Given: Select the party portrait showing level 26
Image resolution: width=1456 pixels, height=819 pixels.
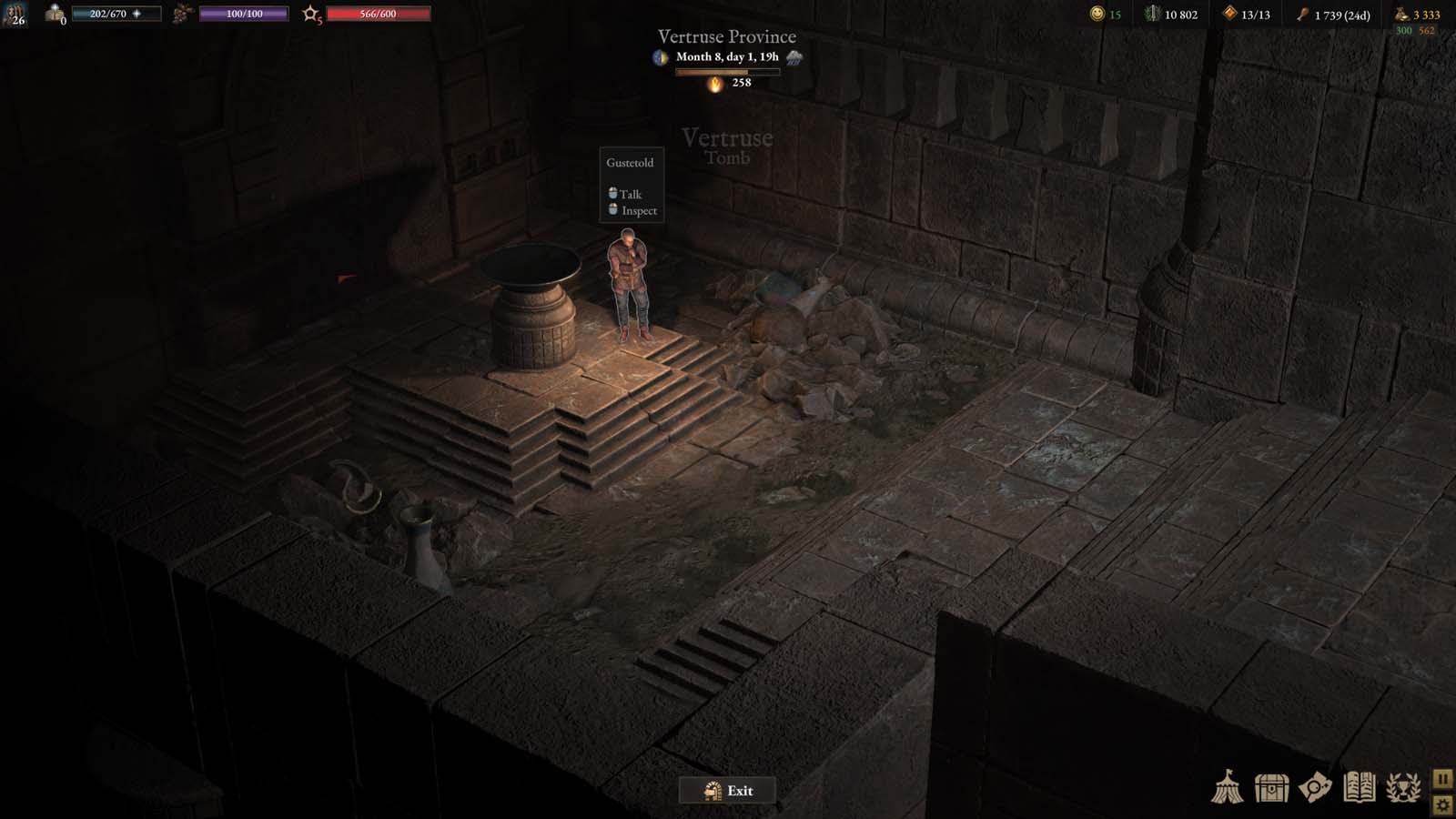Looking at the screenshot, I should point(16,15).
